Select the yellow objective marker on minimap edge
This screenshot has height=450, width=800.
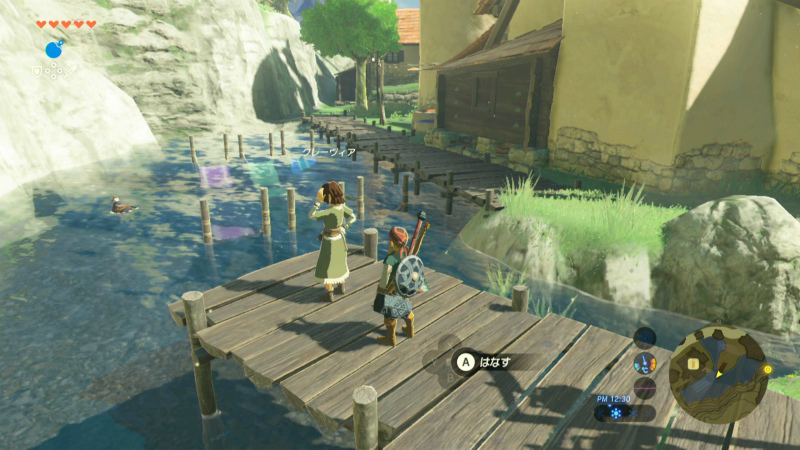767,369
